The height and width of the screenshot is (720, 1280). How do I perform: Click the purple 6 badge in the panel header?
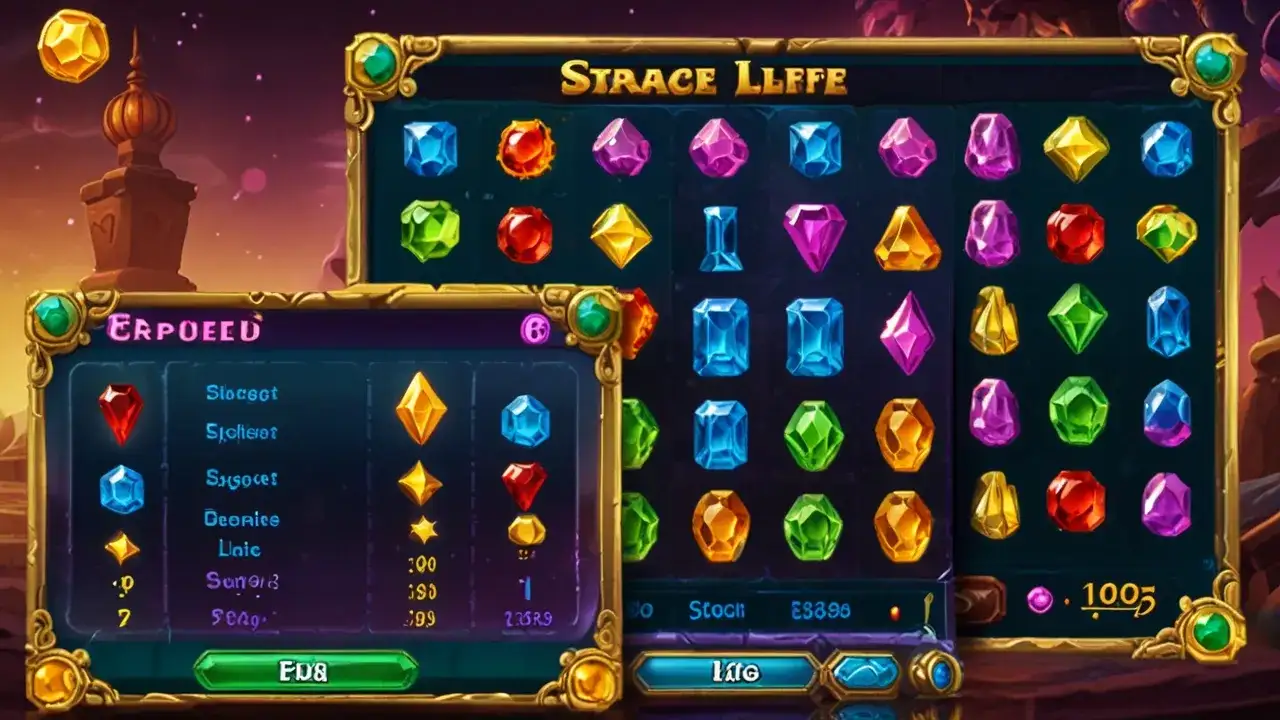[x=536, y=326]
